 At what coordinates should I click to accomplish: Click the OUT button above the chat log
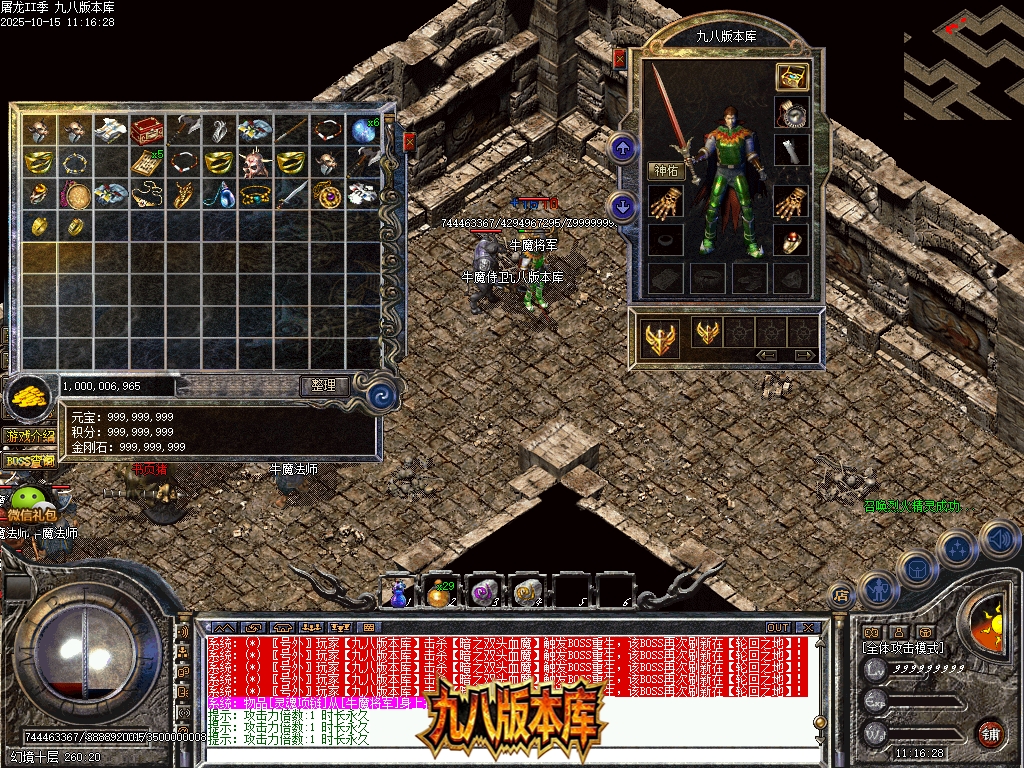pos(778,628)
